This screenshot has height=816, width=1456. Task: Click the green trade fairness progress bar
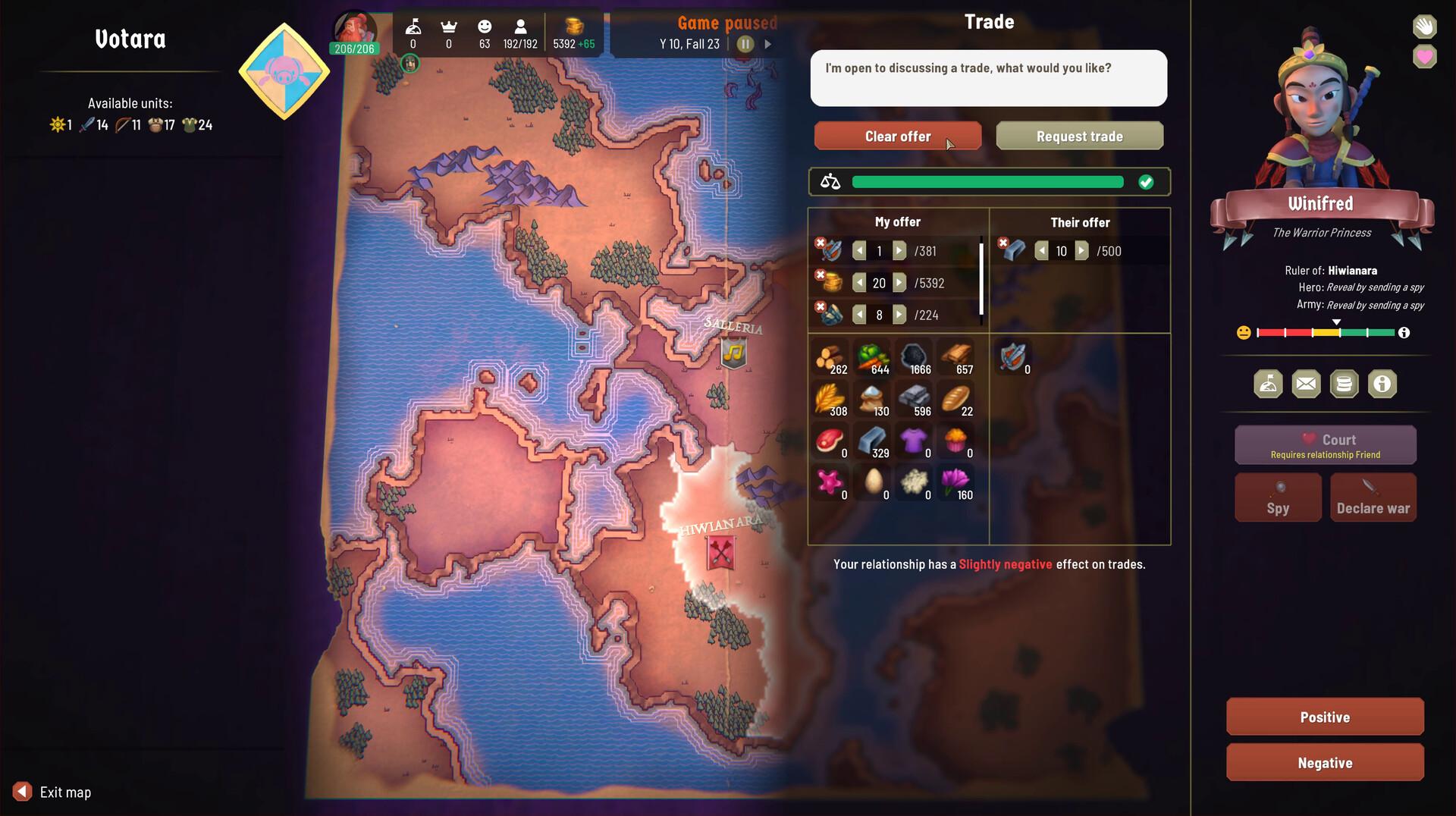coord(986,181)
